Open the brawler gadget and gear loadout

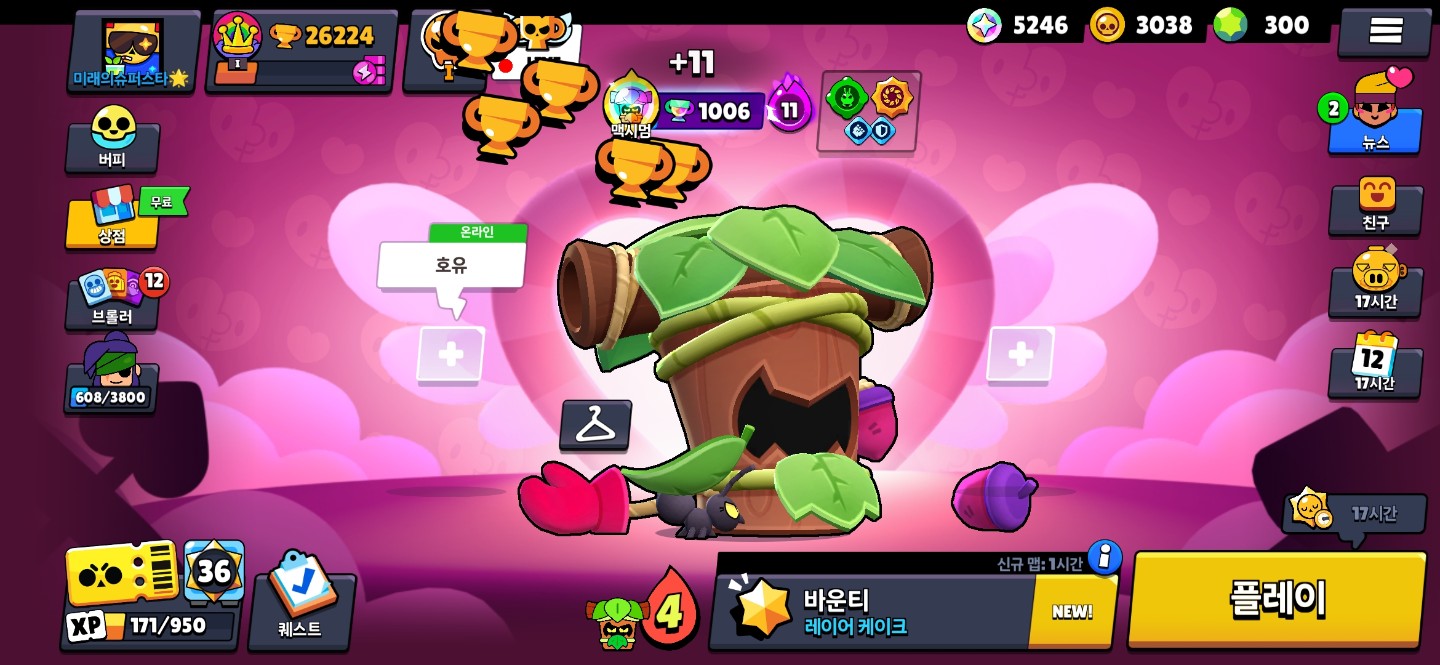(868, 111)
